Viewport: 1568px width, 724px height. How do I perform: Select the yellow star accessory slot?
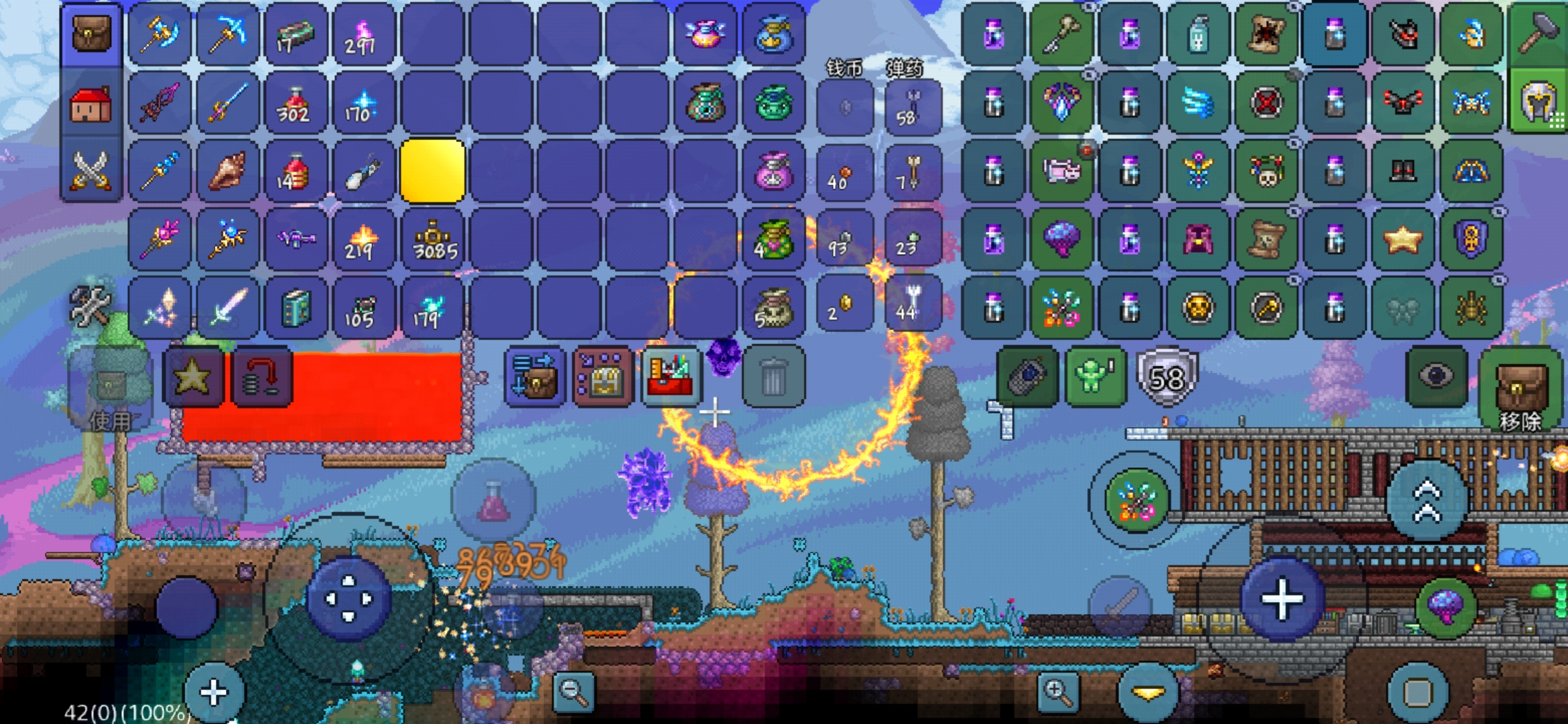pos(1402,240)
